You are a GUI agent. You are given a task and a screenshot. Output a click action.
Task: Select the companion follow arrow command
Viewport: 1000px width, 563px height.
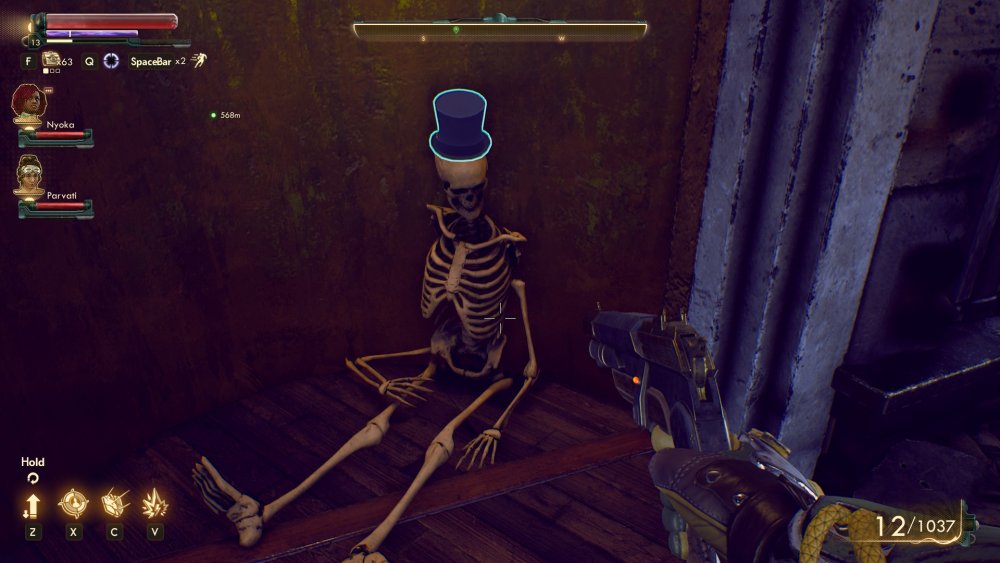pos(32,504)
